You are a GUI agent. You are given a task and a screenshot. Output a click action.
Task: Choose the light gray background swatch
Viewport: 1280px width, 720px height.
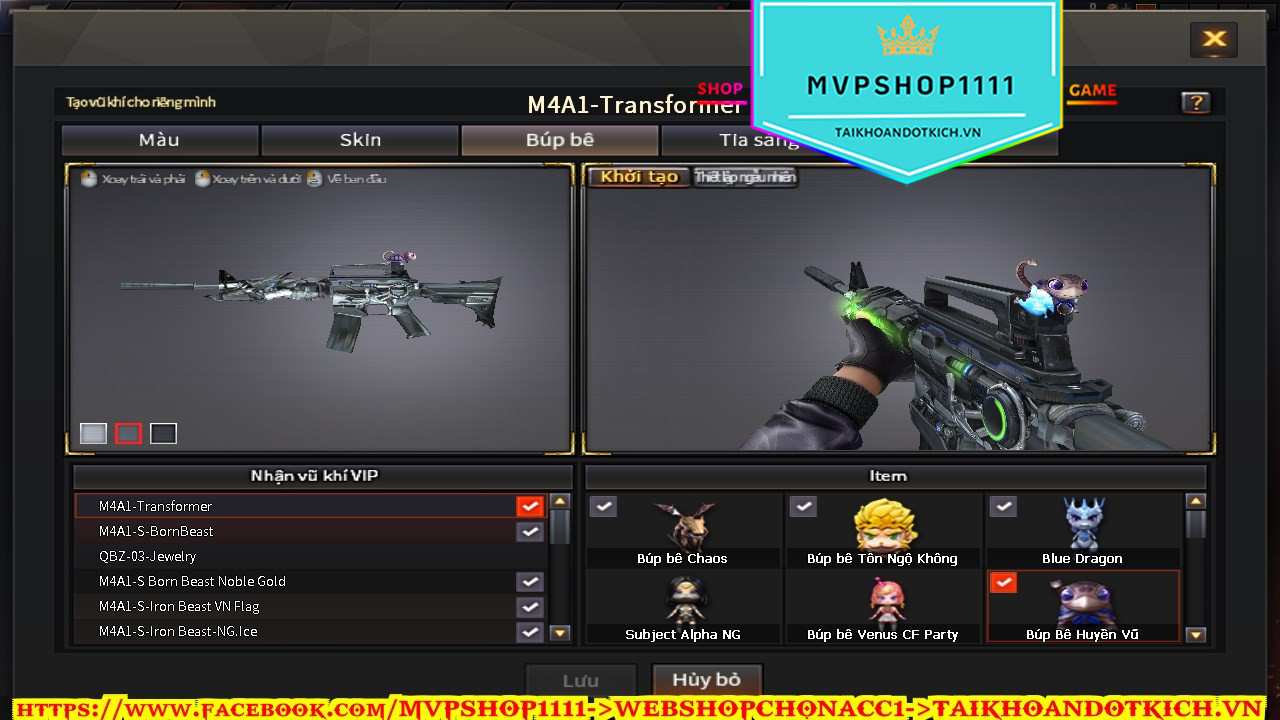tap(93, 433)
